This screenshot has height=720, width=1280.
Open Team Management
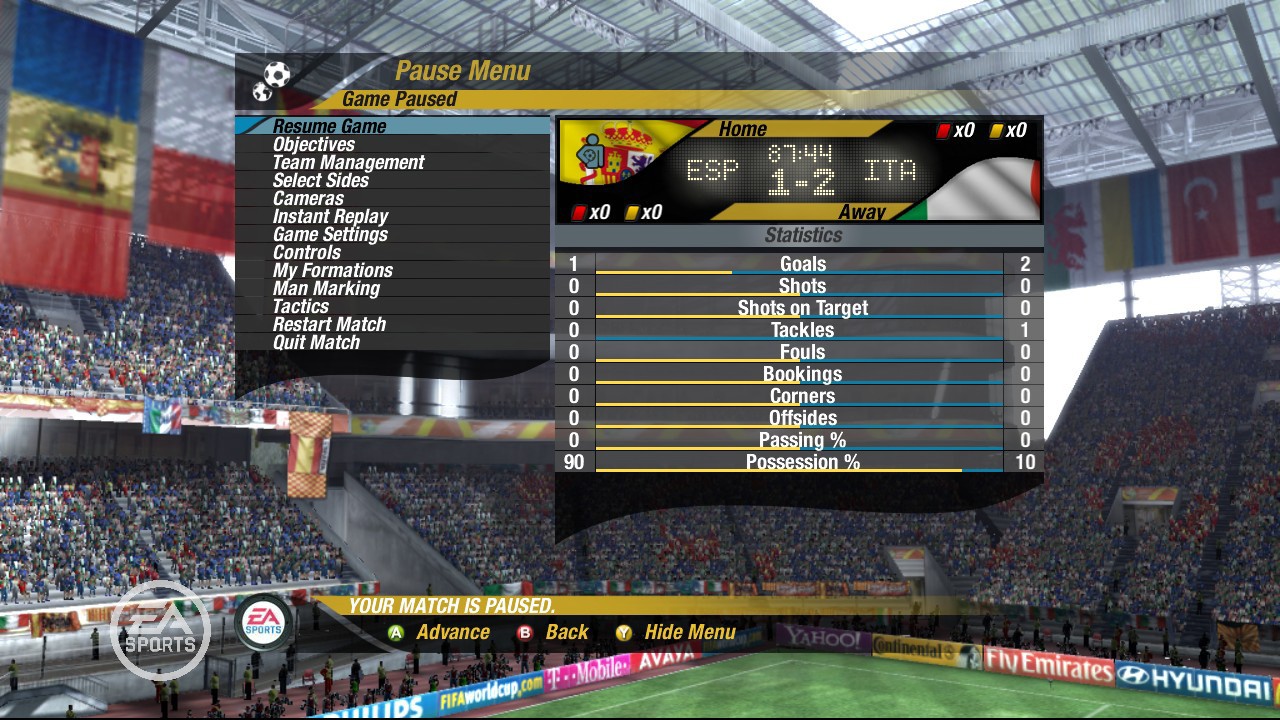348,163
